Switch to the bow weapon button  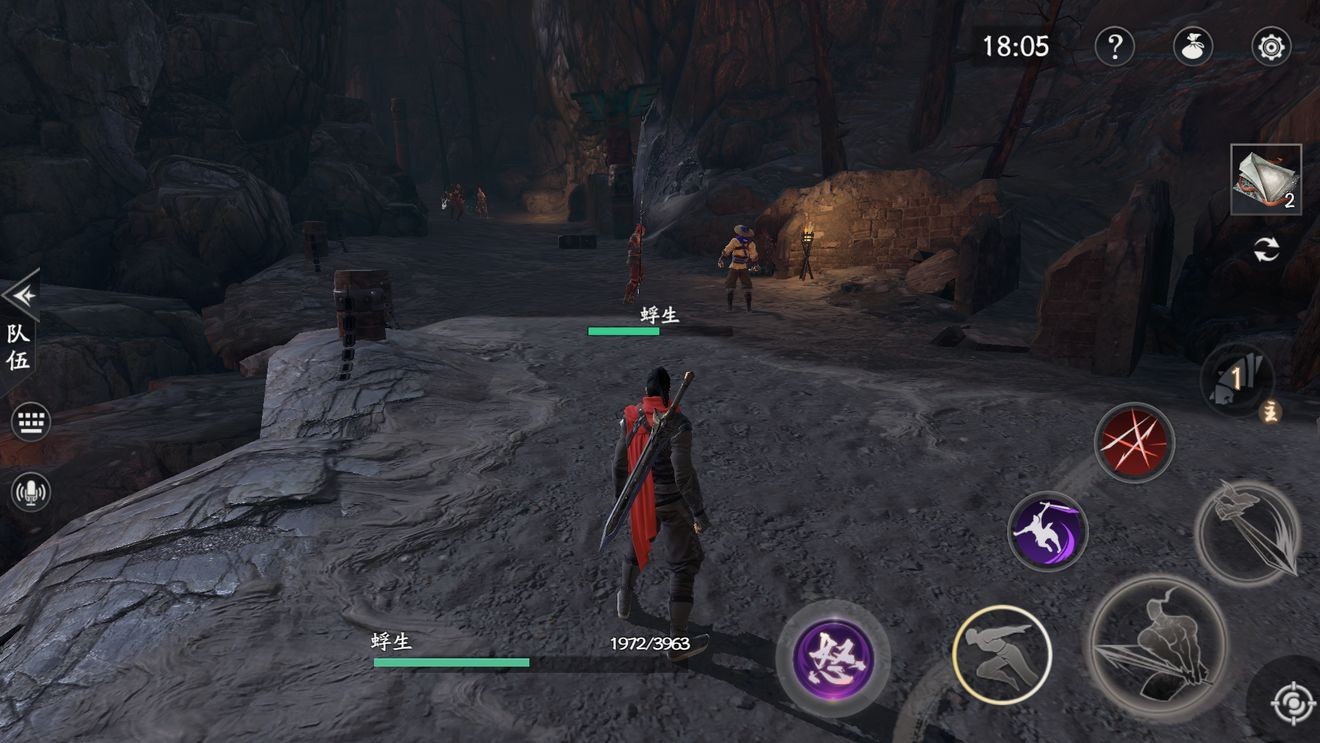pos(1247,532)
